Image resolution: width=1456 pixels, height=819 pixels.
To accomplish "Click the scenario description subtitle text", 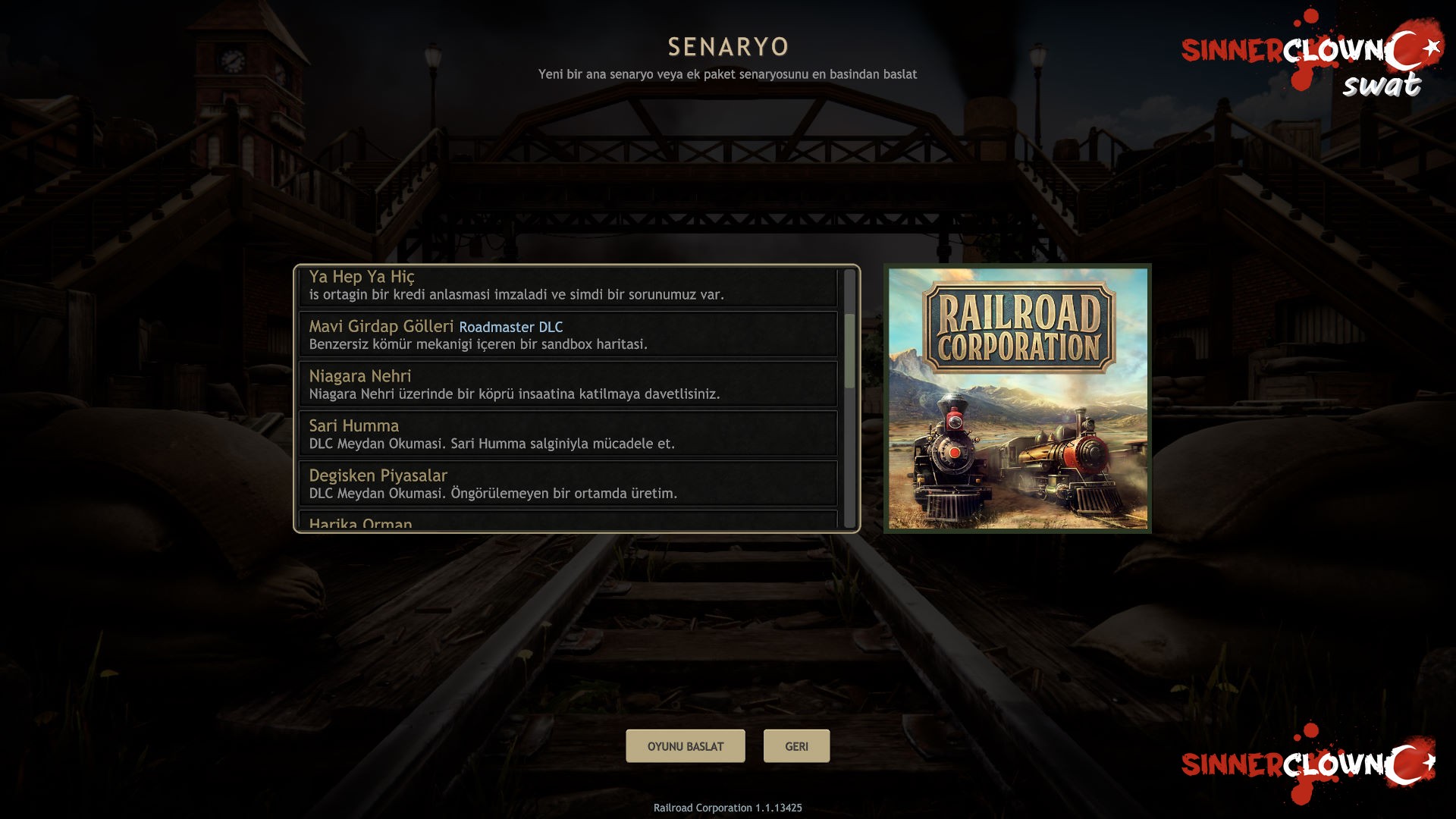I will [x=726, y=74].
